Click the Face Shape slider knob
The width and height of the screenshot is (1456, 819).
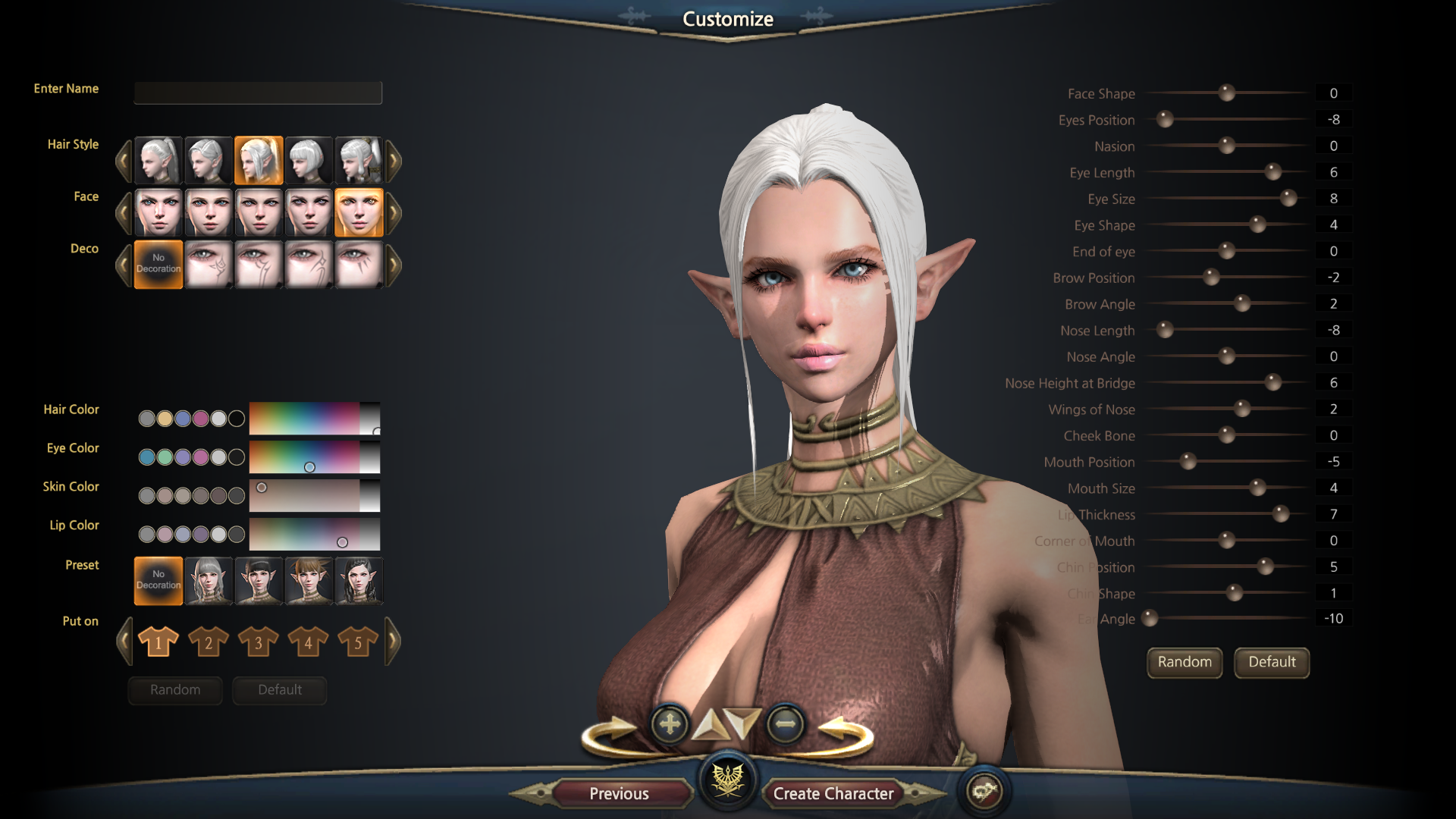click(1226, 93)
